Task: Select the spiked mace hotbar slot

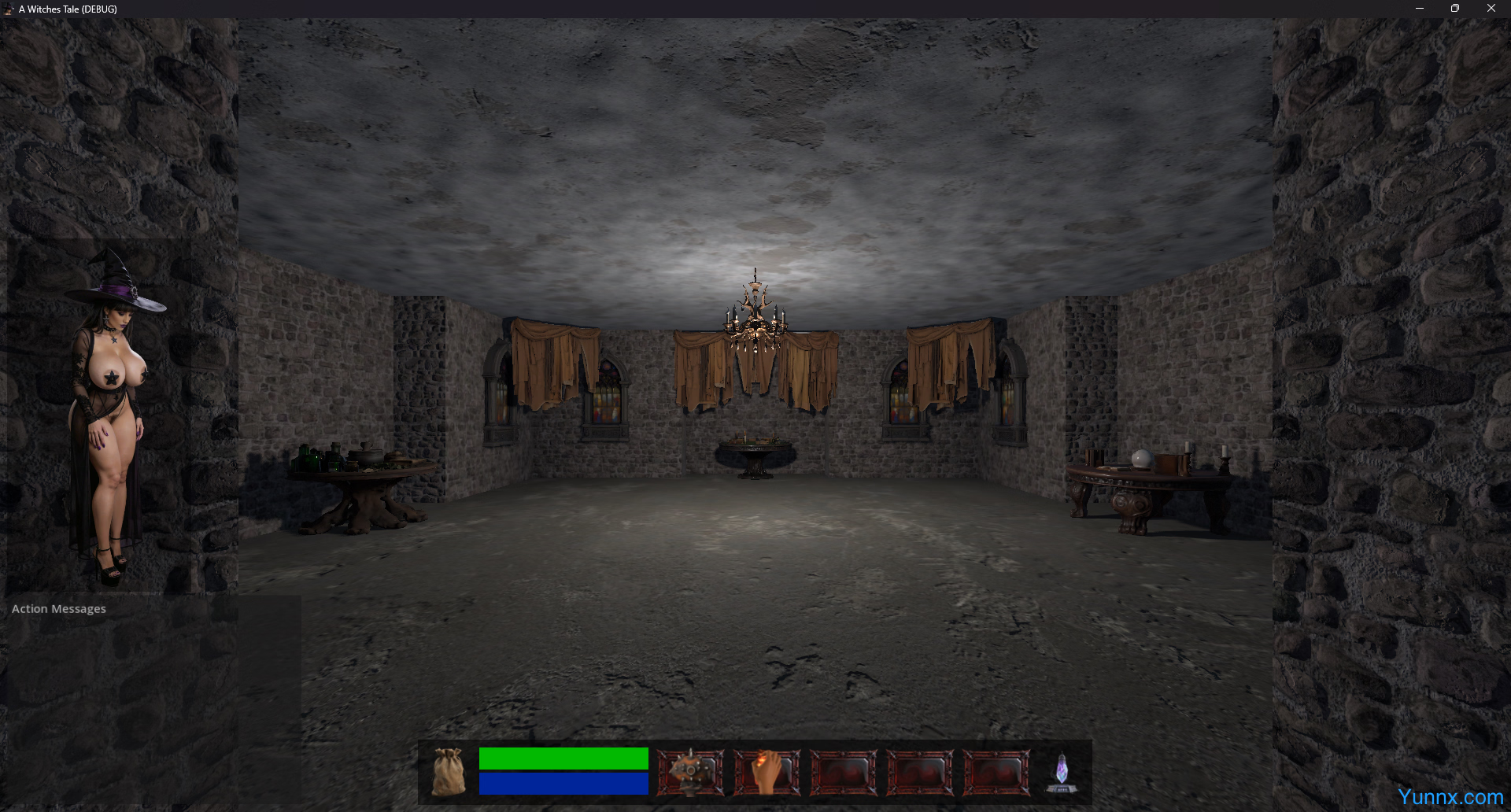Action: (690, 772)
